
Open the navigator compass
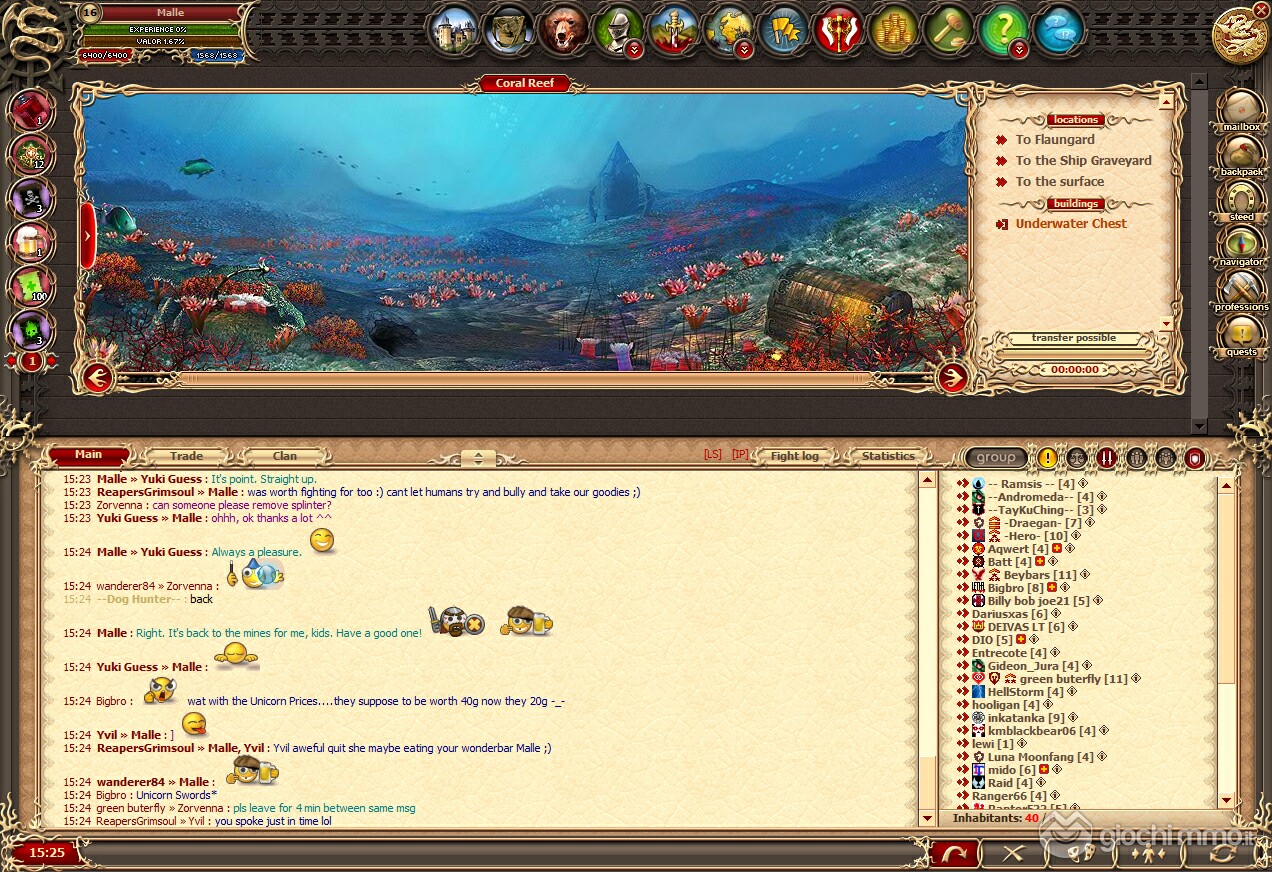pyautogui.click(x=1241, y=245)
